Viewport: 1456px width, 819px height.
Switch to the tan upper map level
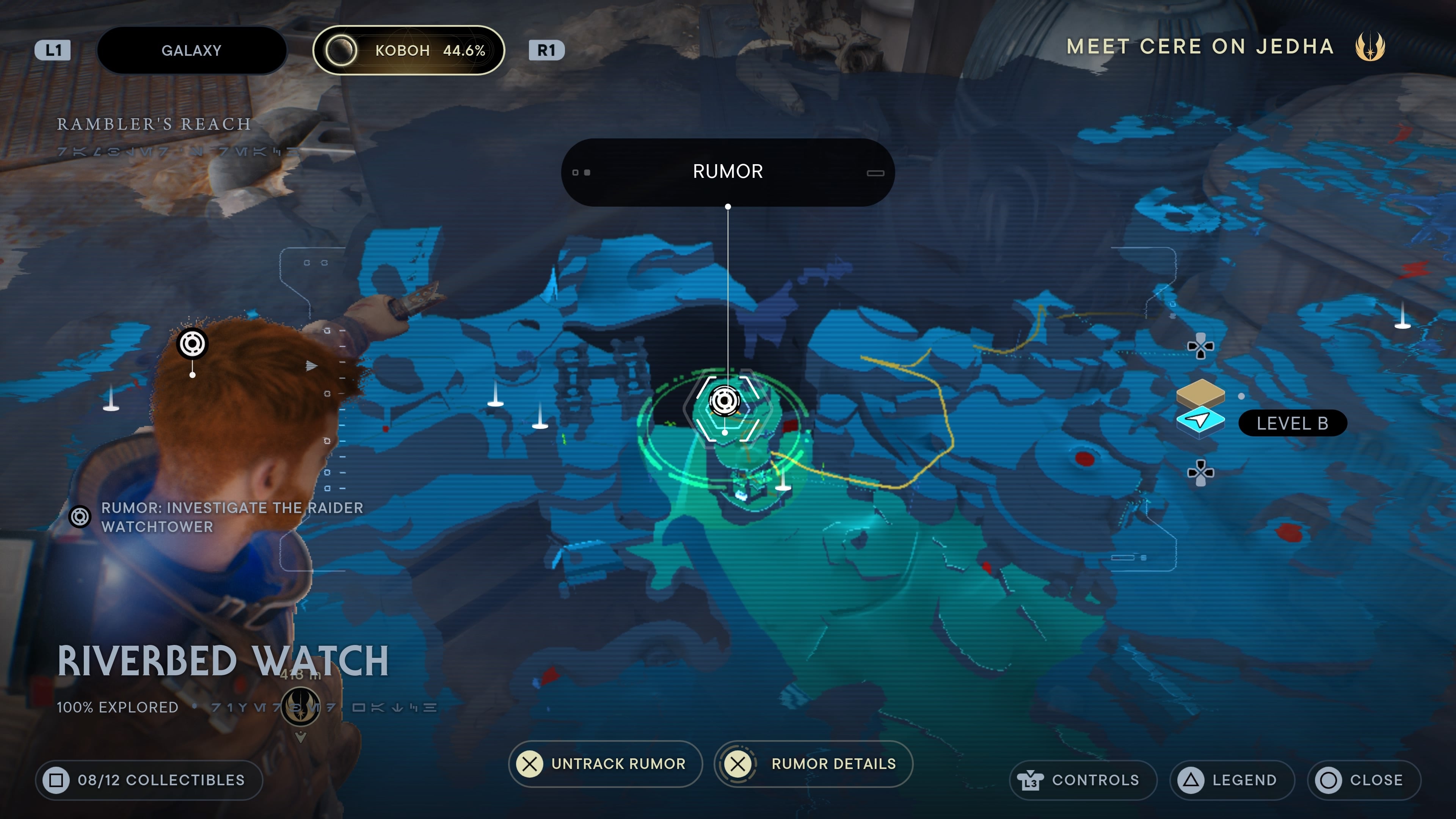pos(1200,391)
